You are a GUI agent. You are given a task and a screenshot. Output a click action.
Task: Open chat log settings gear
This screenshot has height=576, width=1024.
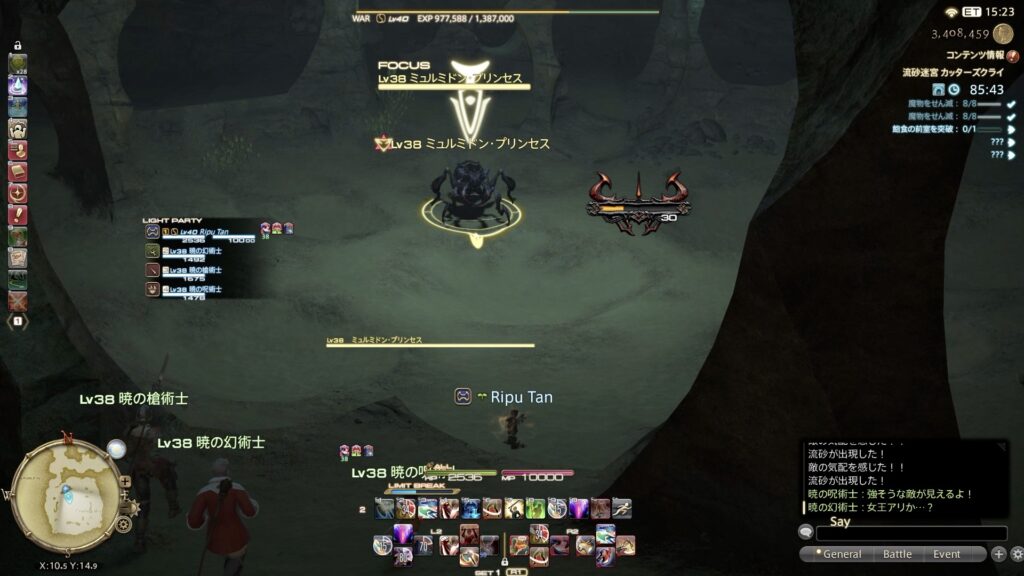pos(1017,554)
